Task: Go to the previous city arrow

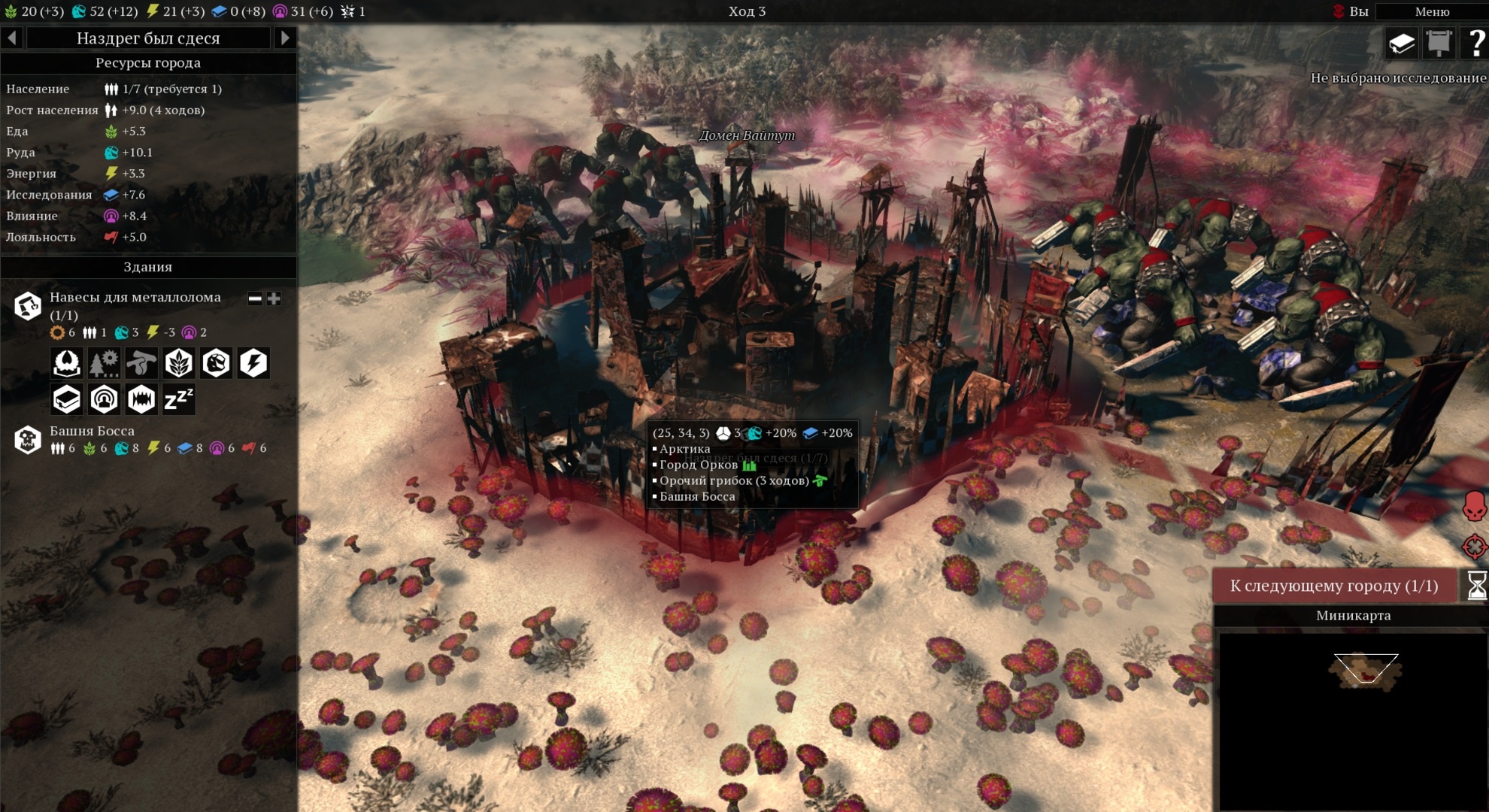Action: 12,38
